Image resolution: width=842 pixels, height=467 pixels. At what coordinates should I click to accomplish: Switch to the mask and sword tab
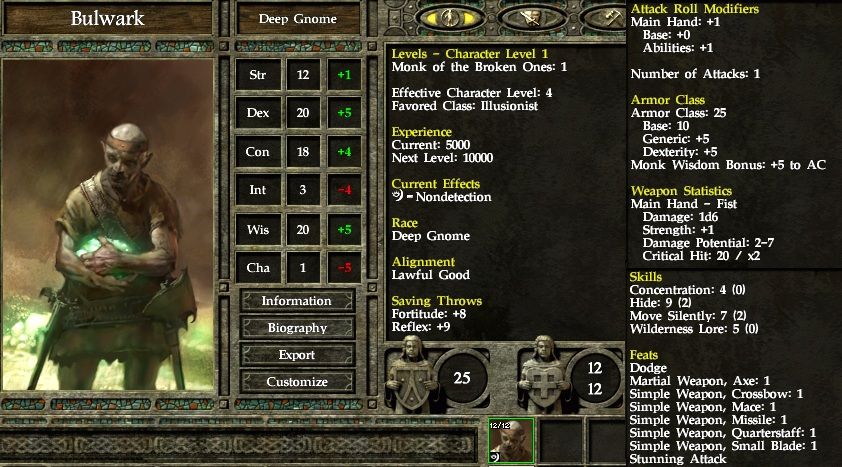(533, 17)
